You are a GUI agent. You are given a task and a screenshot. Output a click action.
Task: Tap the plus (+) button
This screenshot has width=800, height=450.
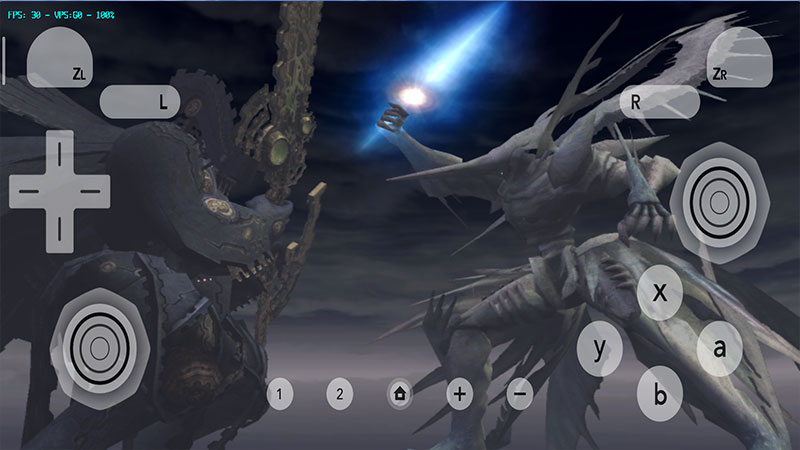click(x=459, y=394)
